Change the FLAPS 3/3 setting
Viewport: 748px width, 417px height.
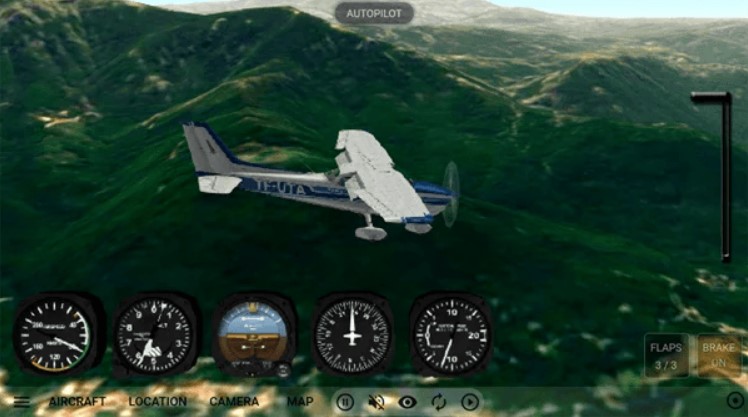pos(666,355)
